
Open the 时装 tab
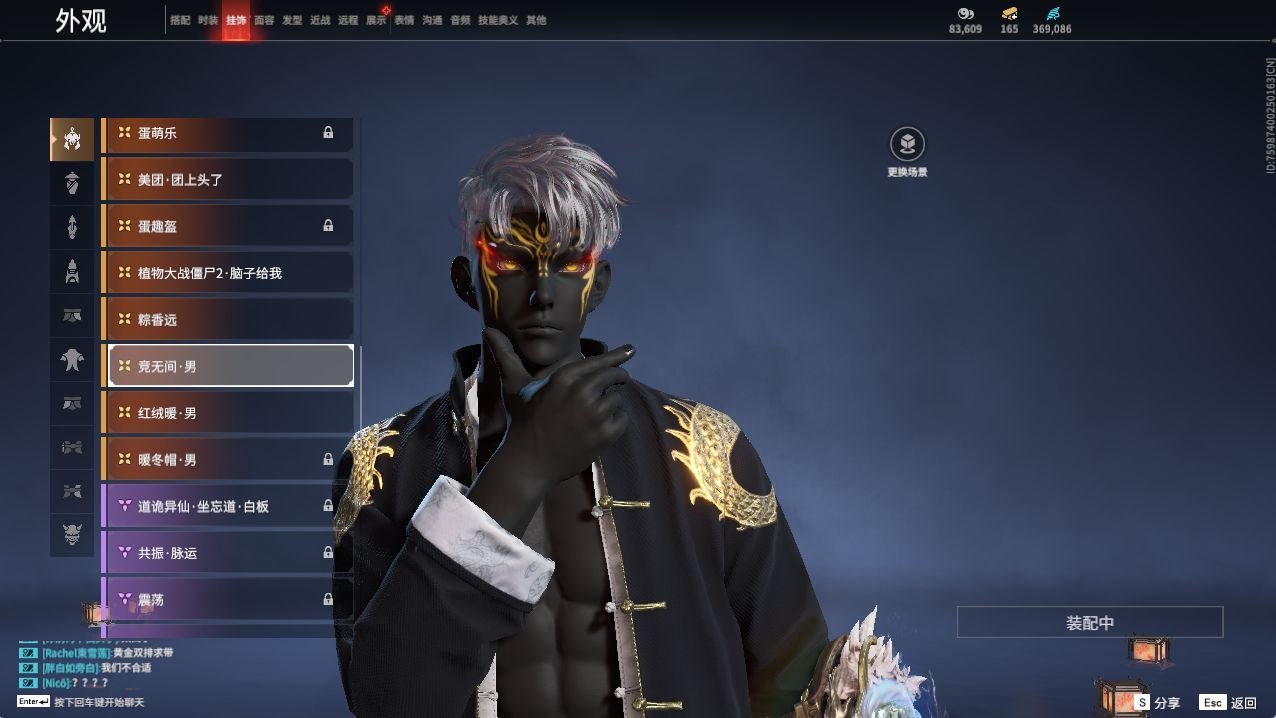coord(208,20)
